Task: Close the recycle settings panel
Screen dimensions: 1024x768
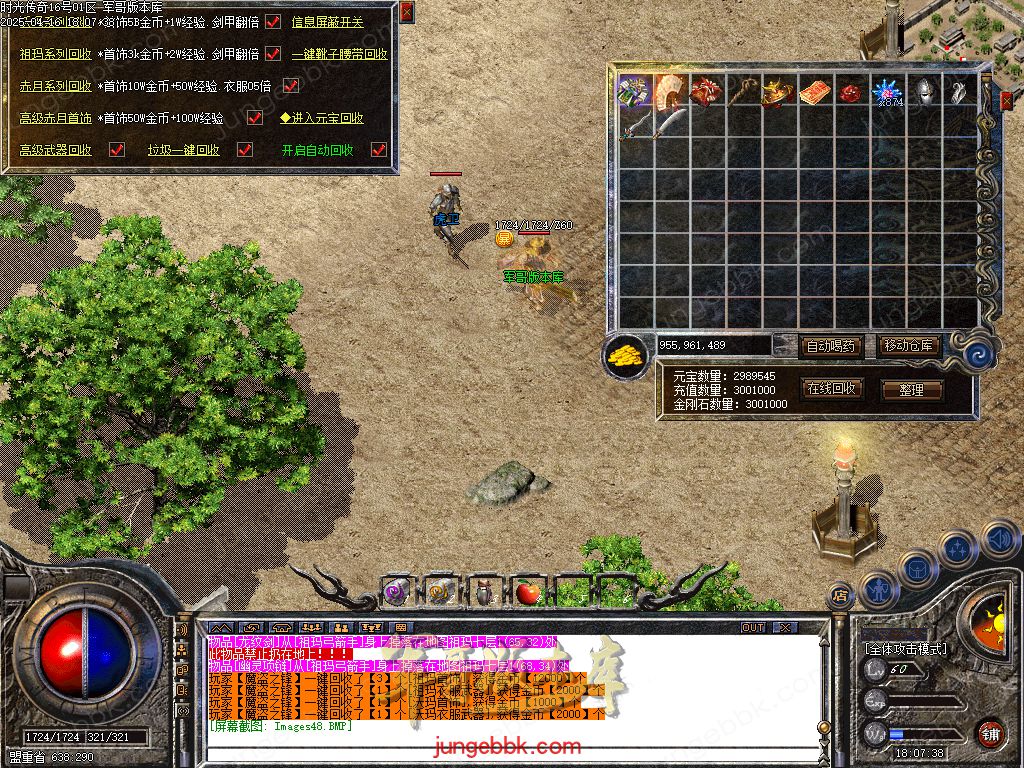Action: click(x=406, y=12)
